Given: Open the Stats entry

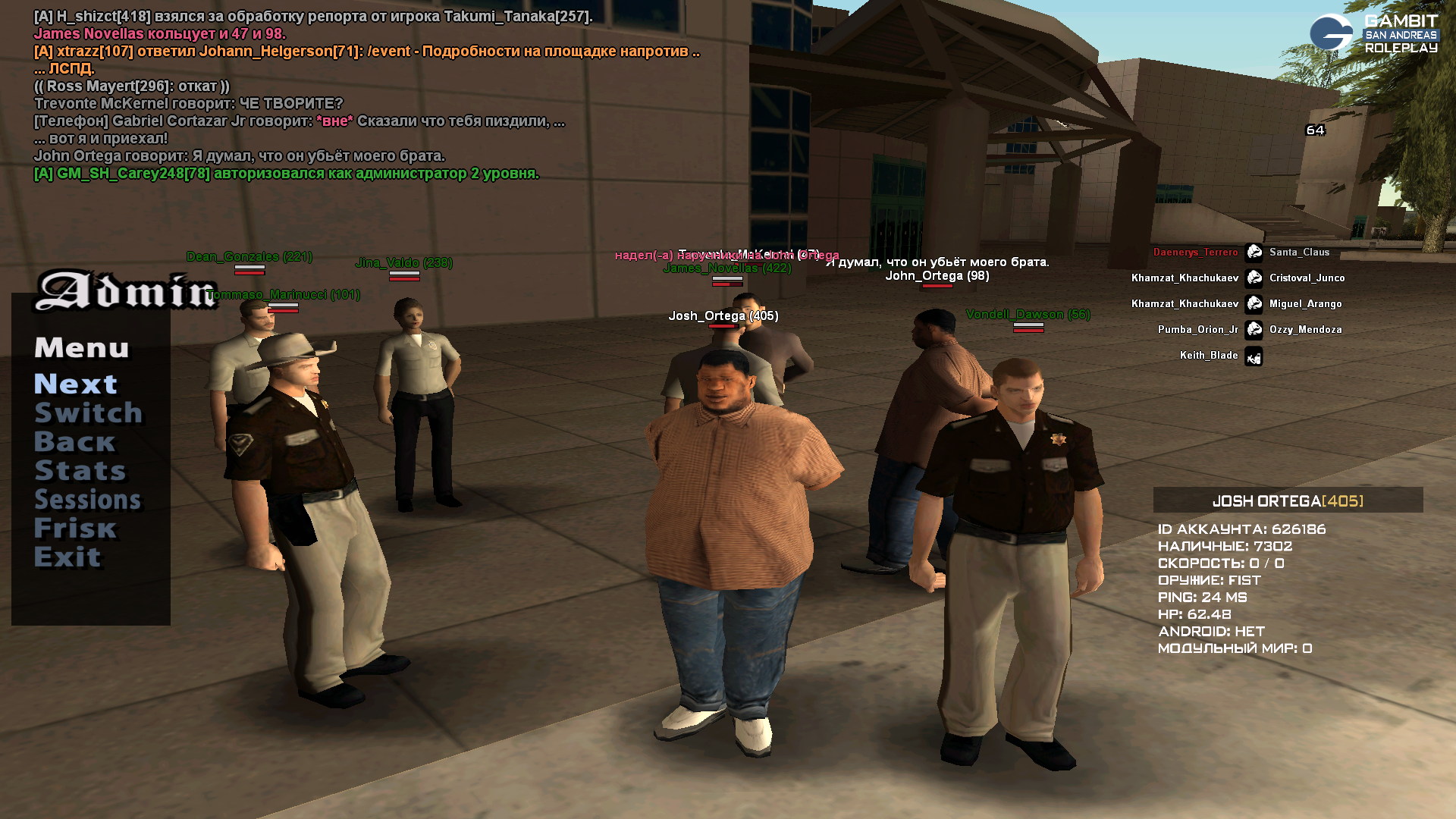Looking at the screenshot, I should pyautogui.click(x=80, y=471).
